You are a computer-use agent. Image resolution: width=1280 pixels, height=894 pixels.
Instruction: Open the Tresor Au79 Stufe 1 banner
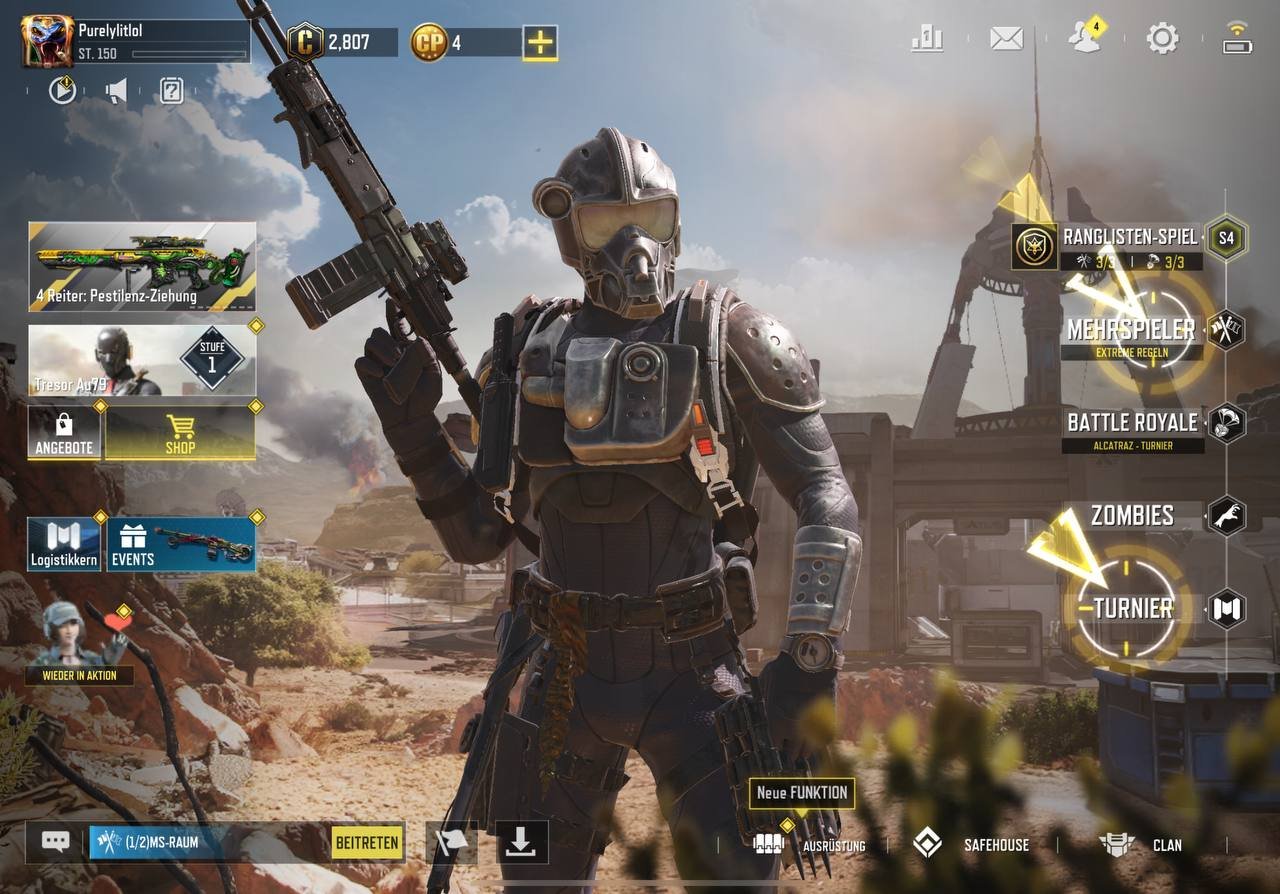coord(142,360)
